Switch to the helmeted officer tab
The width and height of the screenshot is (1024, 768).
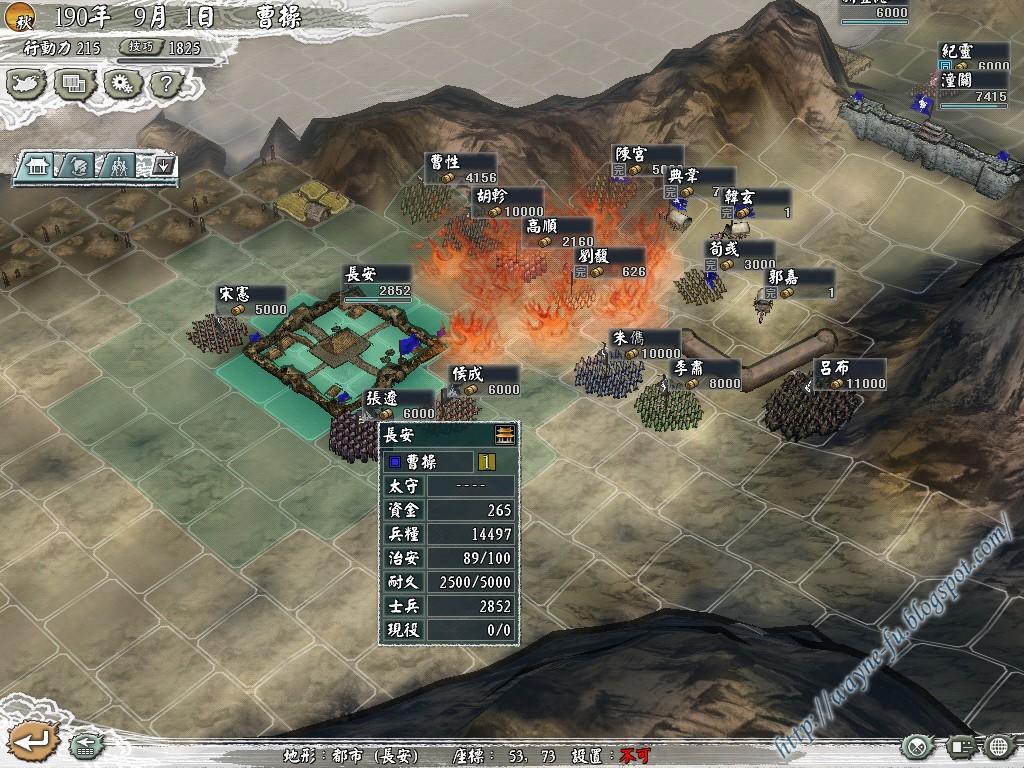point(81,166)
